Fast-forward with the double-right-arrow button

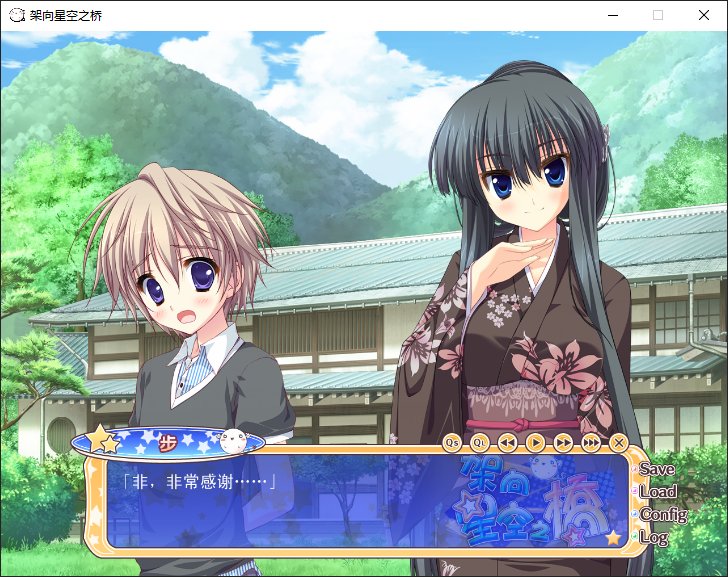[x=564, y=441]
